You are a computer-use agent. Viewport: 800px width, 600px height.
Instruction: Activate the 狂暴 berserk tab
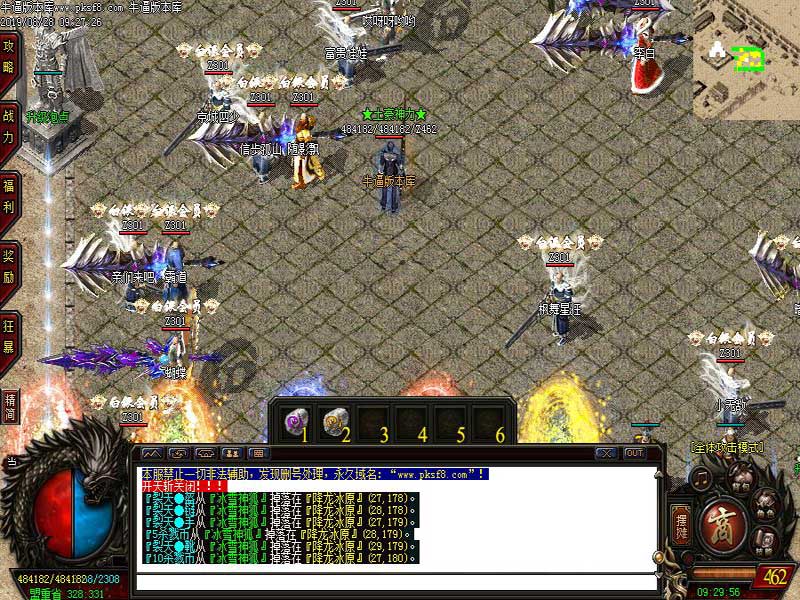pos(9,331)
